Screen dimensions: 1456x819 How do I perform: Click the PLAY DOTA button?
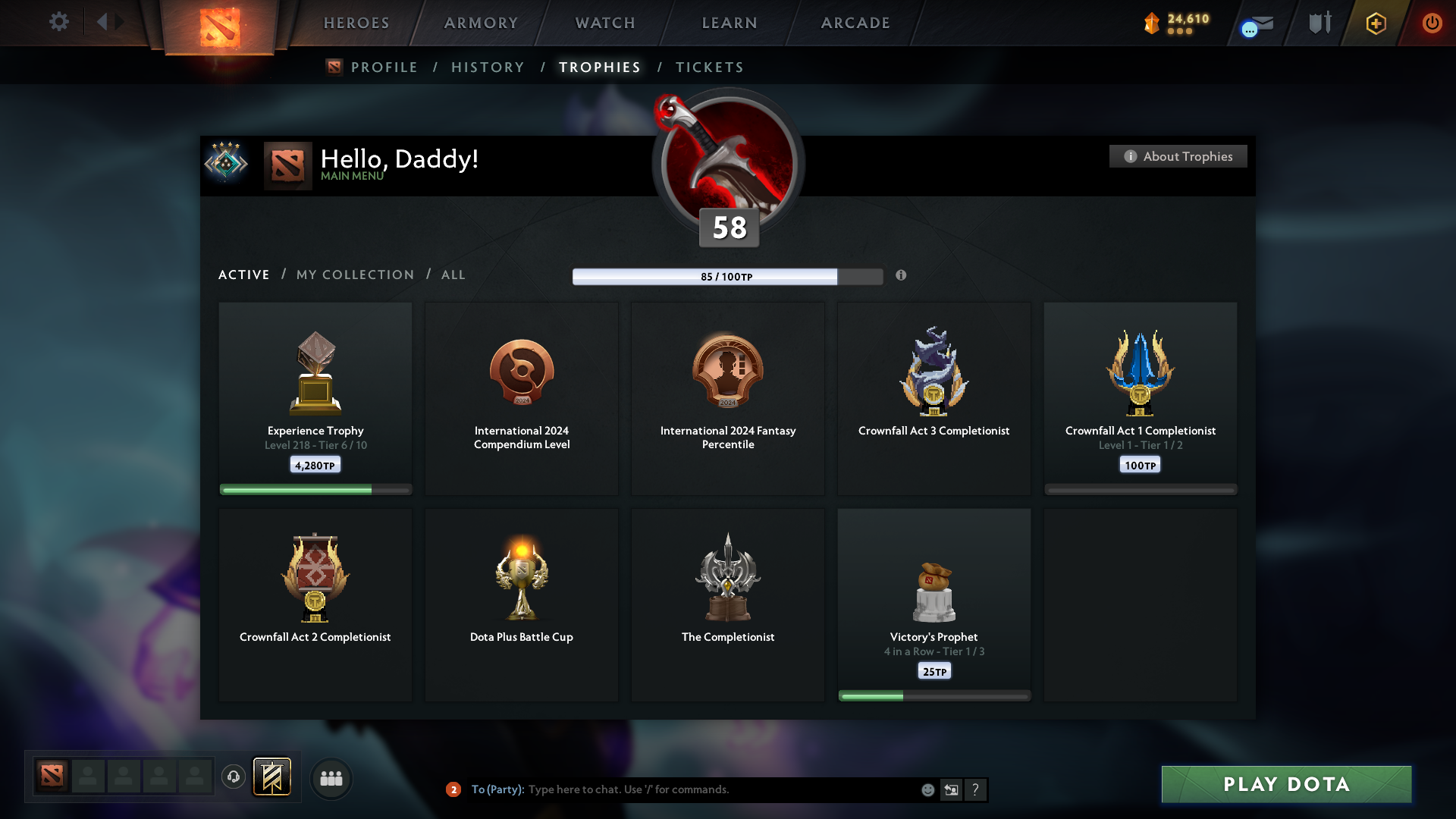[1285, 785]
